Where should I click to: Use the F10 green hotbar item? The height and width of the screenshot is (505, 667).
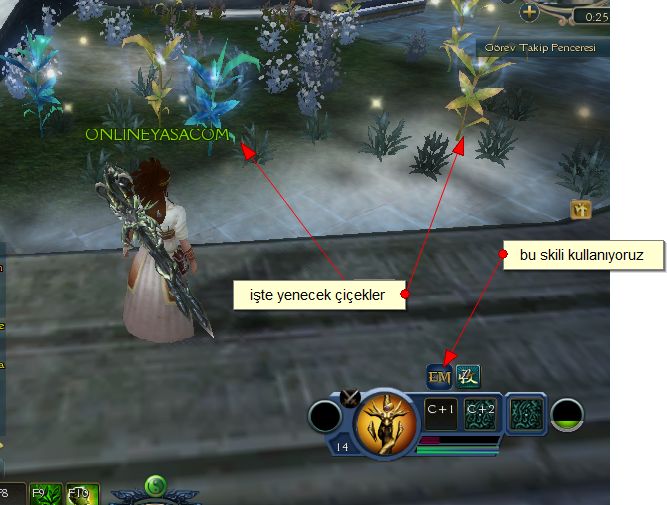pyautogui.click(x=82, y=494)
